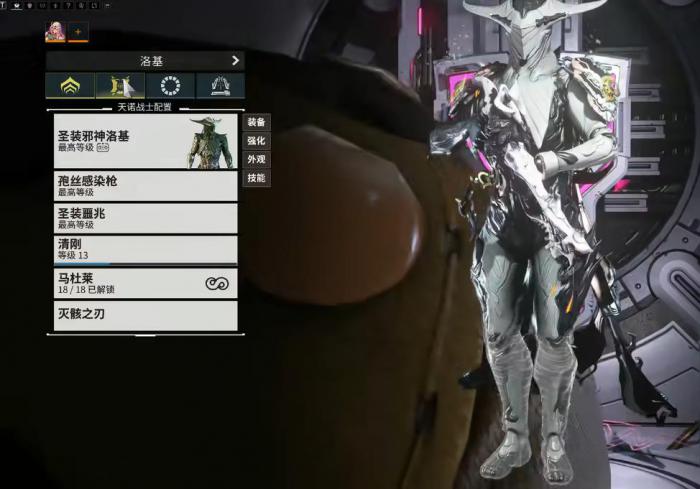Open the 灭骸之刃 slot

[x=145, y=315]
